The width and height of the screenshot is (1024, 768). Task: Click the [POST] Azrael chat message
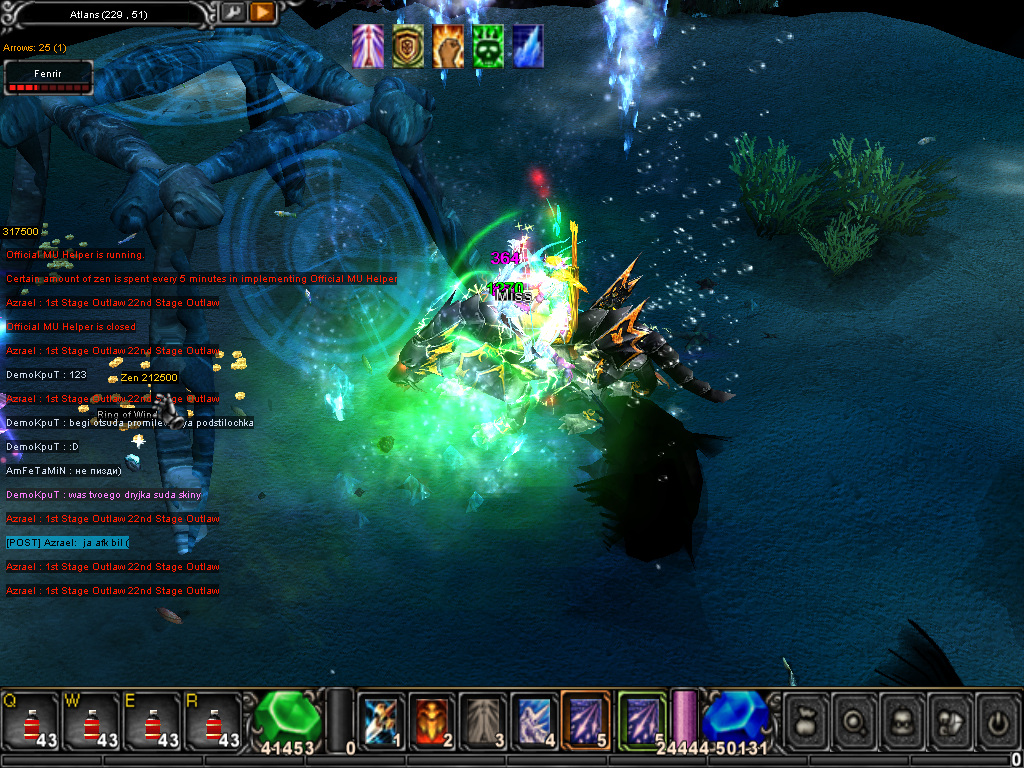pyautogui.click(x=67, y=543)
